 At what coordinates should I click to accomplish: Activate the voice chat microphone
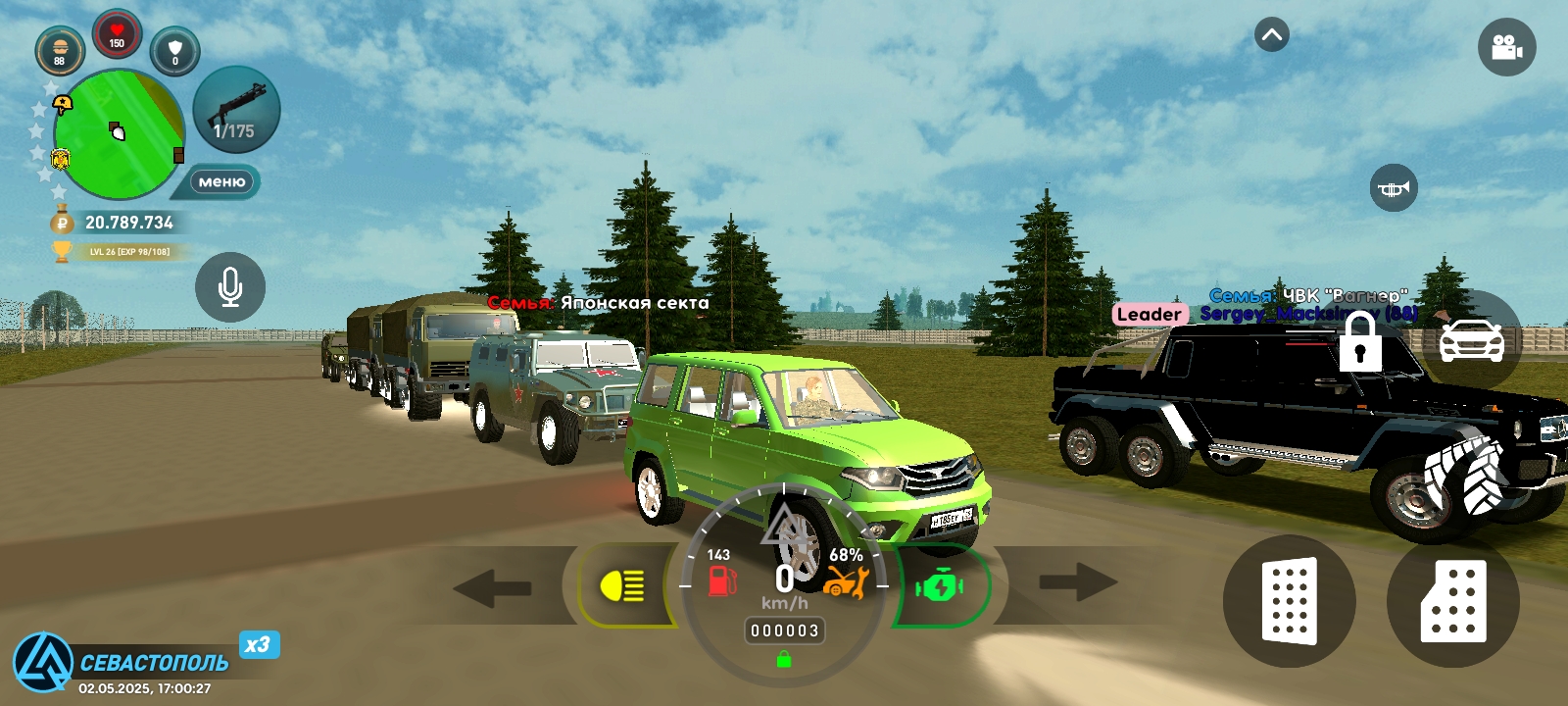point(230,286)
